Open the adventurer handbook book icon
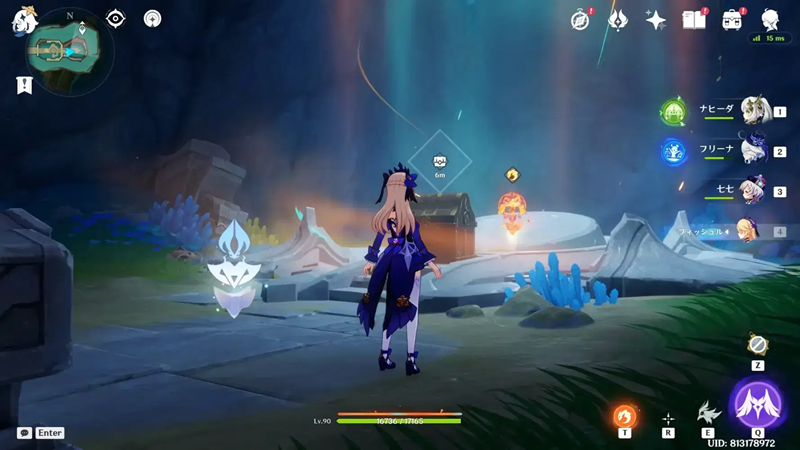This screenshot has height=450, width=800. coord(694,20)
